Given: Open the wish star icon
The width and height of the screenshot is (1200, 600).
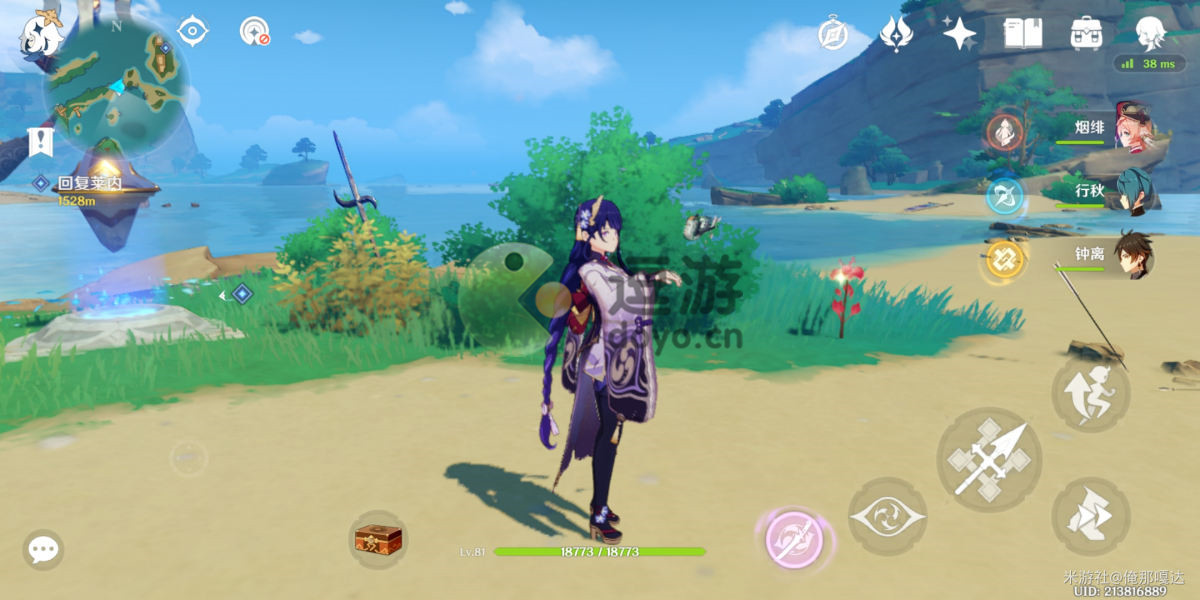Looking at the screenshot, I should (959, 33).
